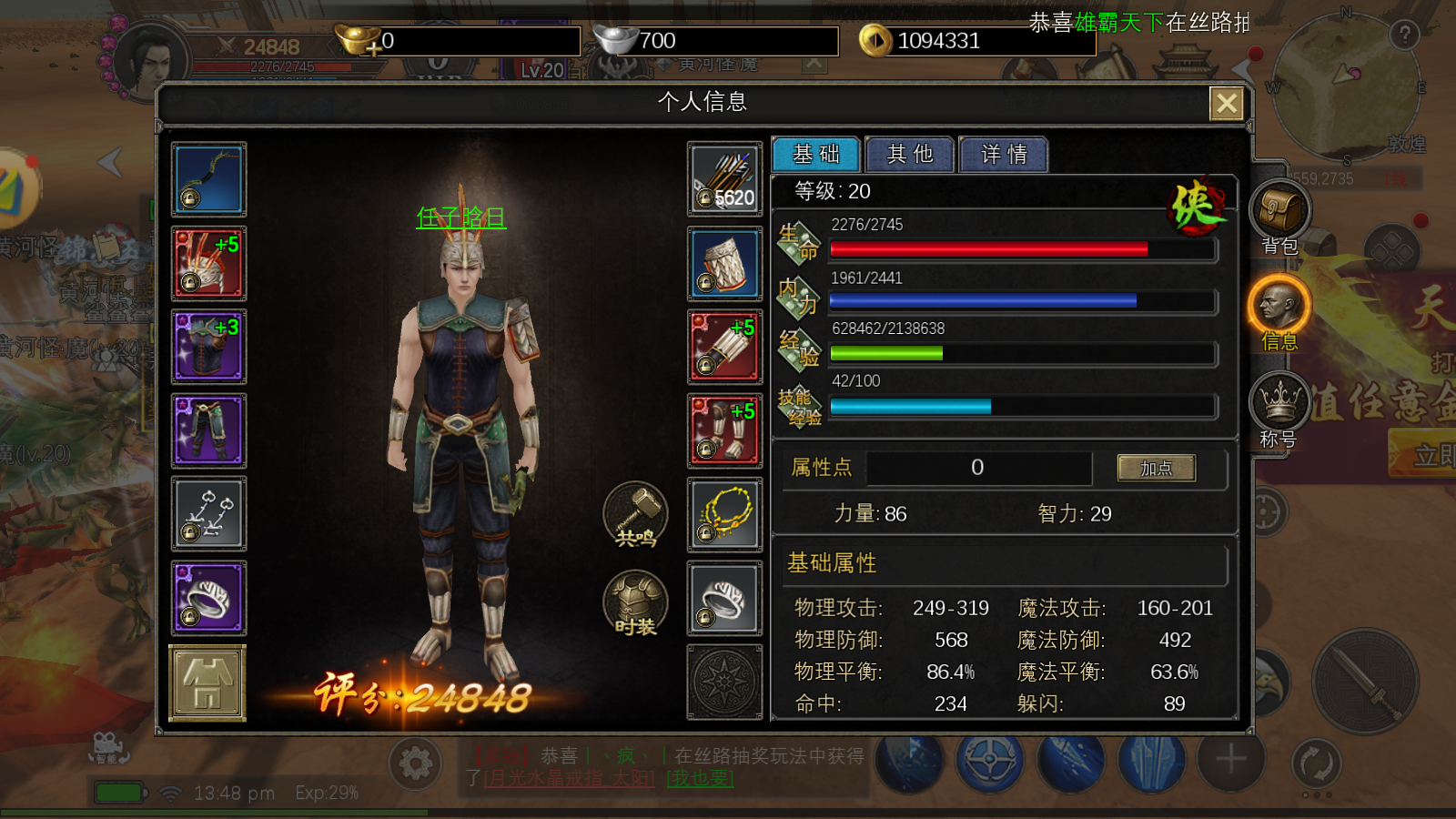The image size is (1456, 819).
Task: Switch to the 详情 tab
Action: 1004,155
